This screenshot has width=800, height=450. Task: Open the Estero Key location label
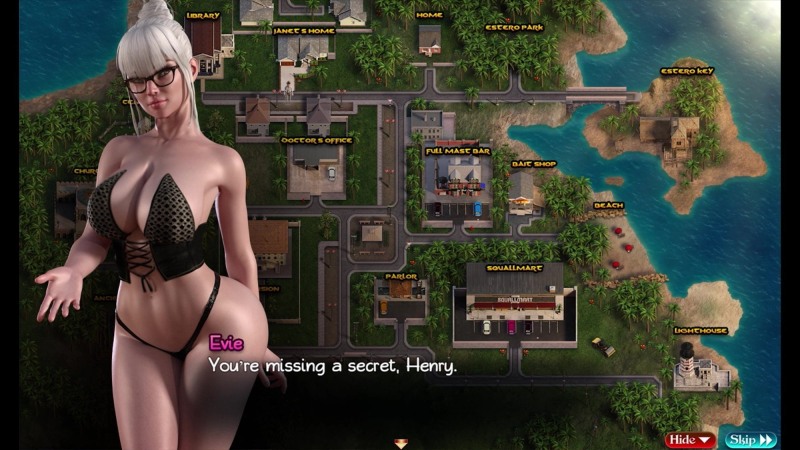point(685,71)
